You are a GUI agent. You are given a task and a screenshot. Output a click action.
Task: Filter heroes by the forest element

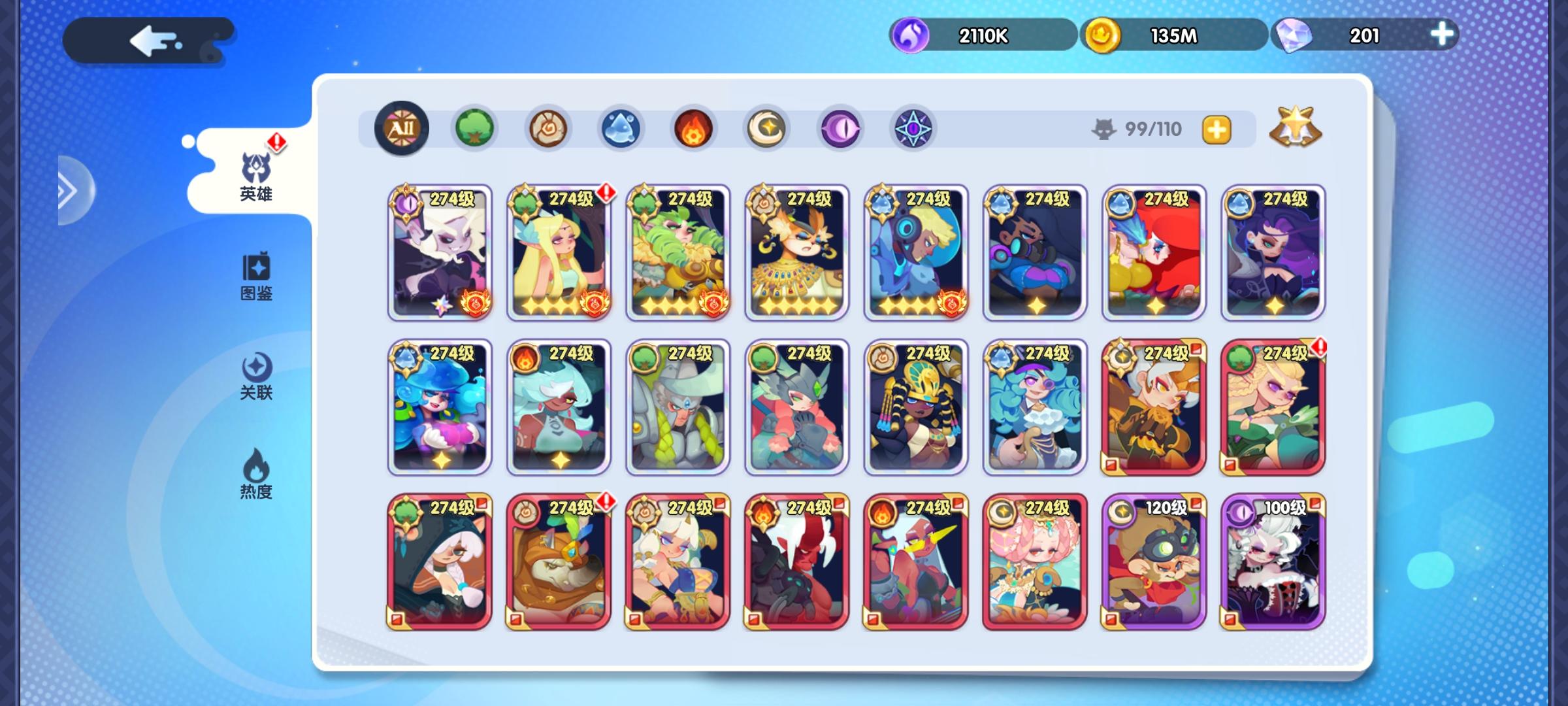(x=475, y=129)
